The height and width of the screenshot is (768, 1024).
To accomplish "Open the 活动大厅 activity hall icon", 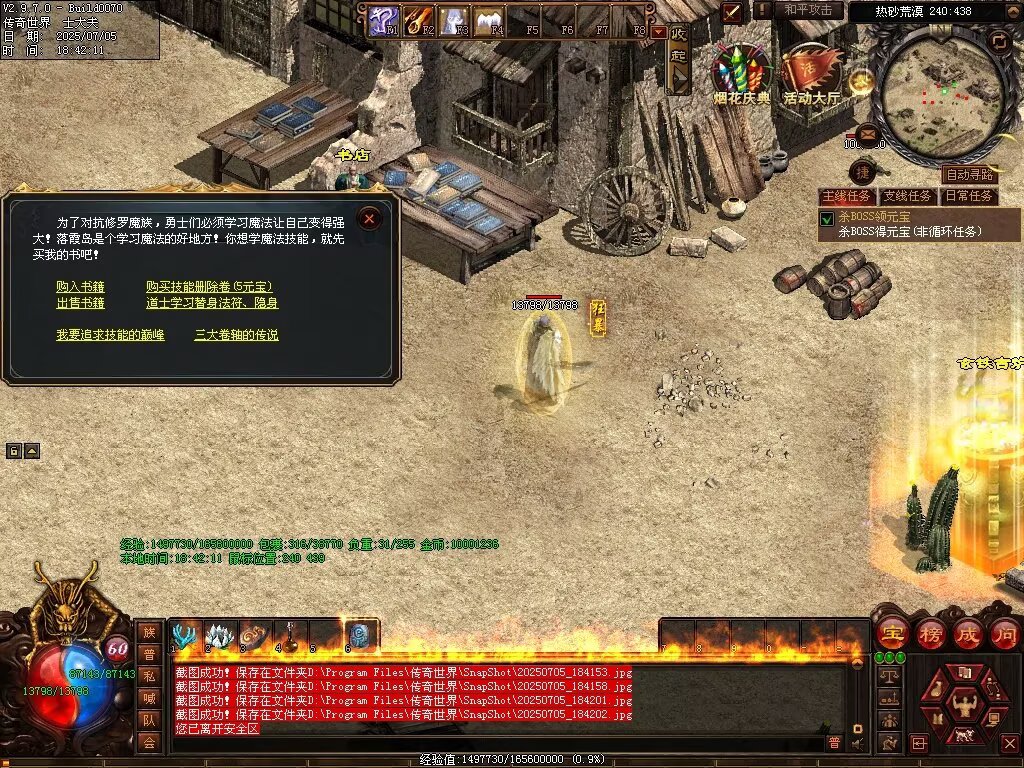I will pyautogui.click(x=812, y=72).
